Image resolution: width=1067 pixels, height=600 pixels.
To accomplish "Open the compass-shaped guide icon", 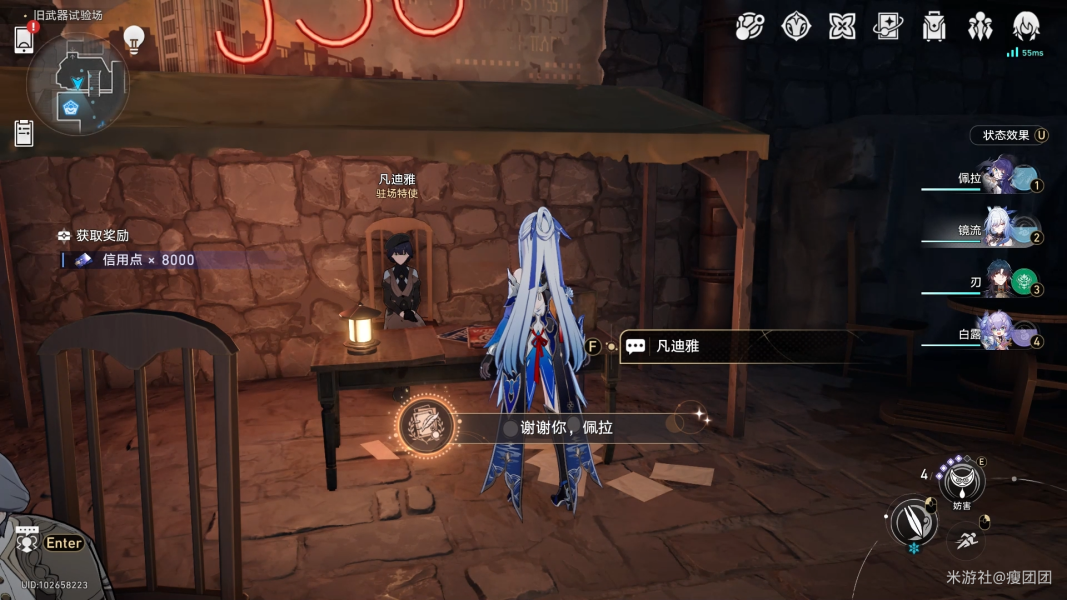I will [x=796, y=27].
